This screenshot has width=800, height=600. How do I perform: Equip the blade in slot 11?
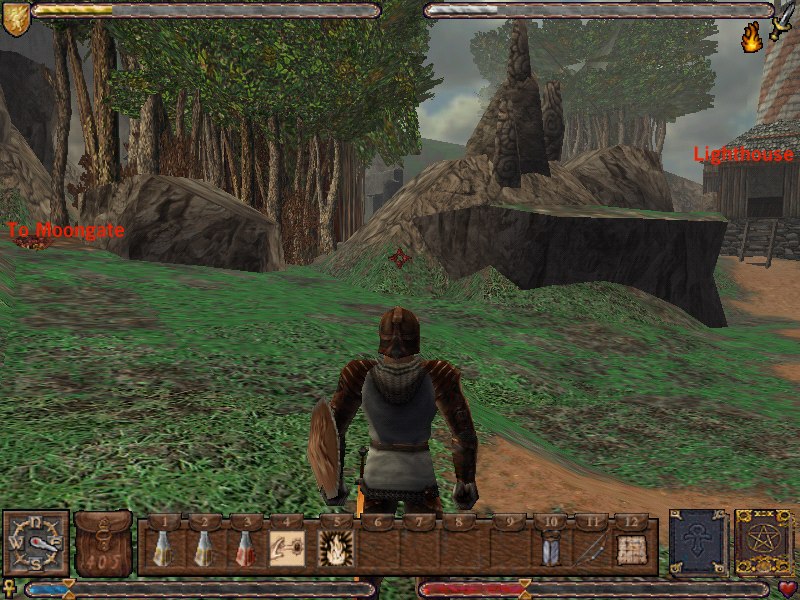click(x=590, y=548)
